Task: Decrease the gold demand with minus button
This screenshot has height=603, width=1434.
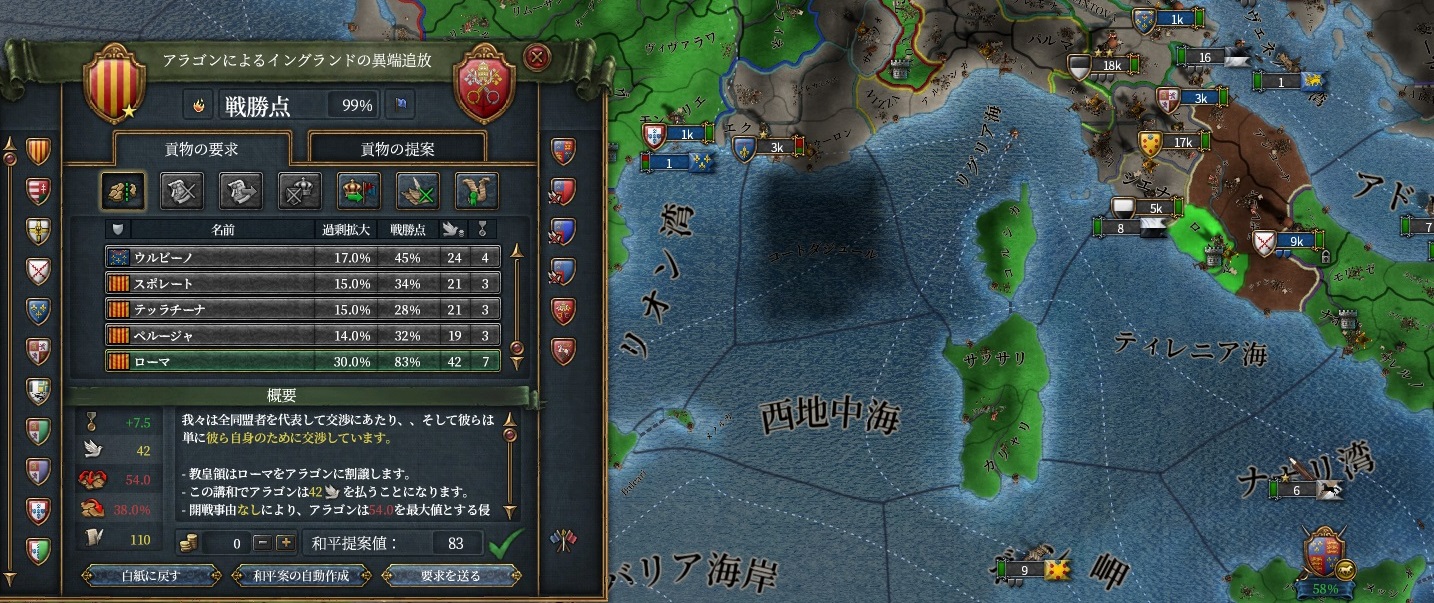Action: pyautogui.click(x=262, y=543)
